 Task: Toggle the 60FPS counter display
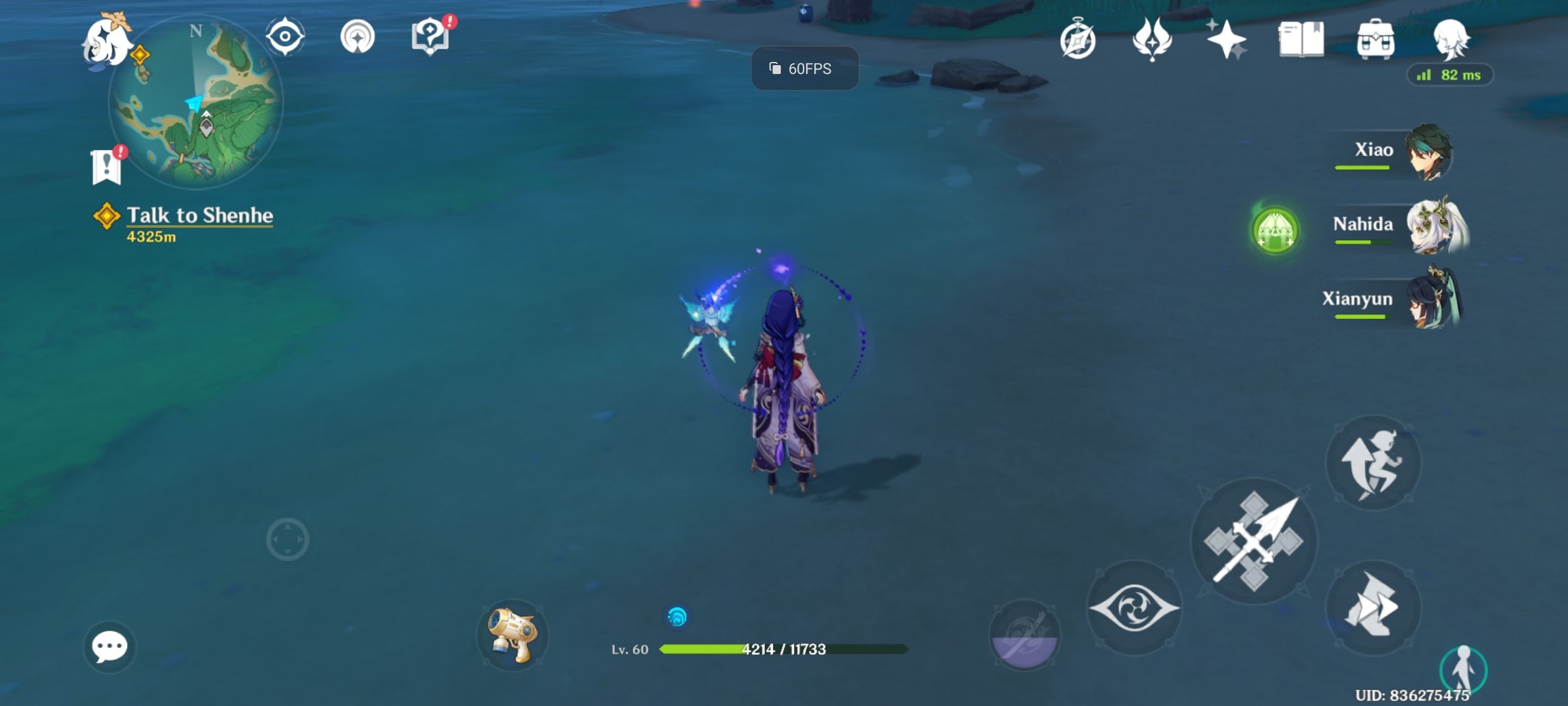(804, 68)
